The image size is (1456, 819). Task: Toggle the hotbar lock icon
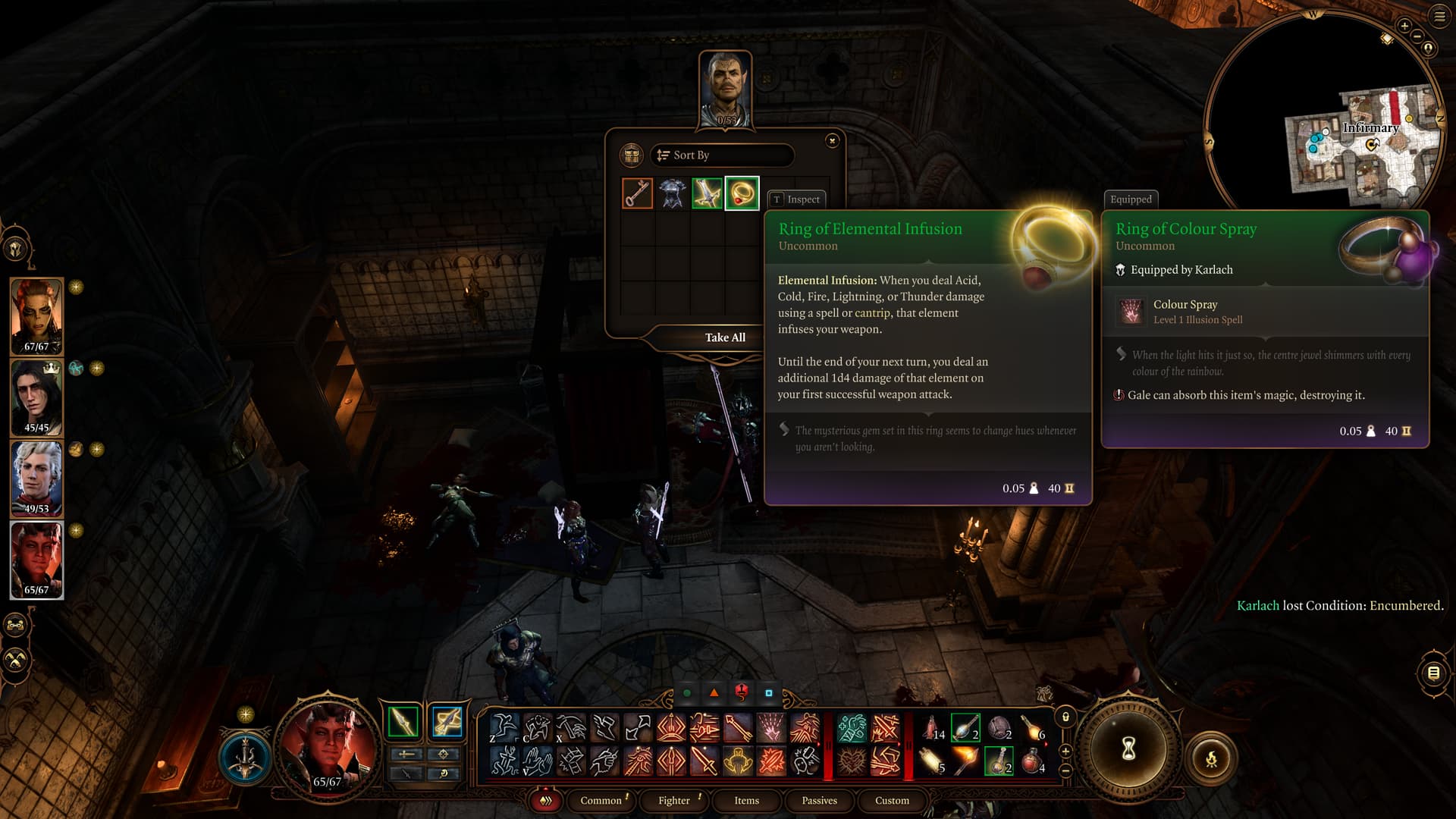point(1065,717)
